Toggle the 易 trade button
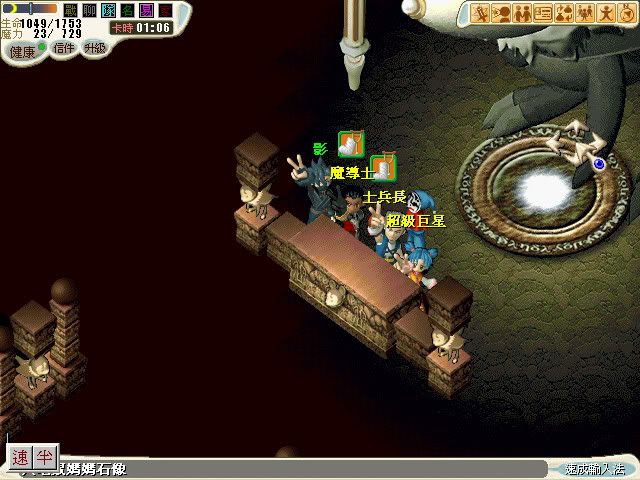This screenshot has height=480, width=640. click(146, 10)
